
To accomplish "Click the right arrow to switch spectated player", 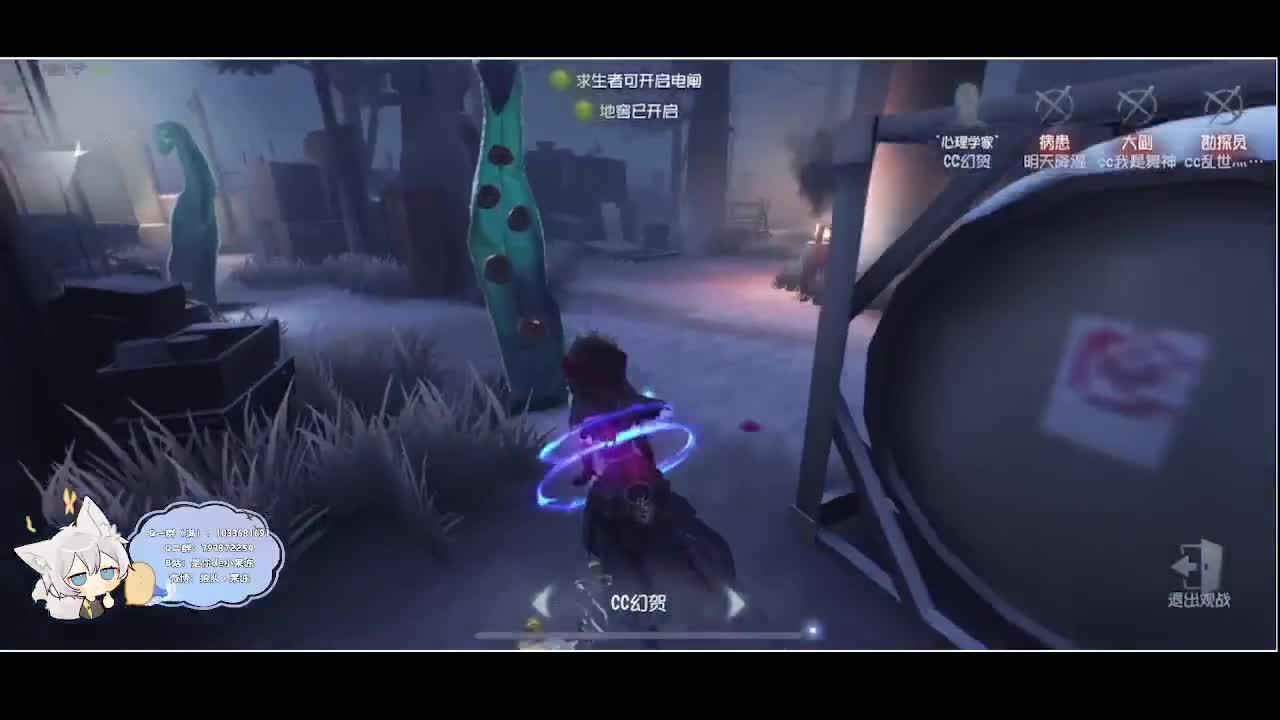I will pyautogui.click(x=737, y=602).
